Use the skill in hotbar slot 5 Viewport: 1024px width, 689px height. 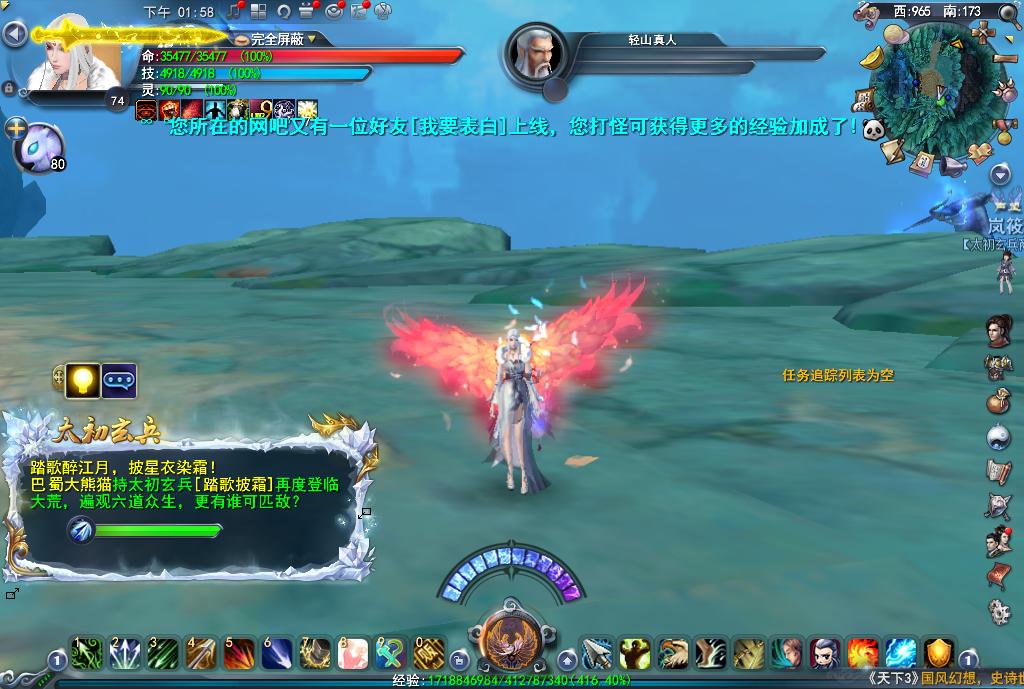pyautogui.click(x=237, y=654)
